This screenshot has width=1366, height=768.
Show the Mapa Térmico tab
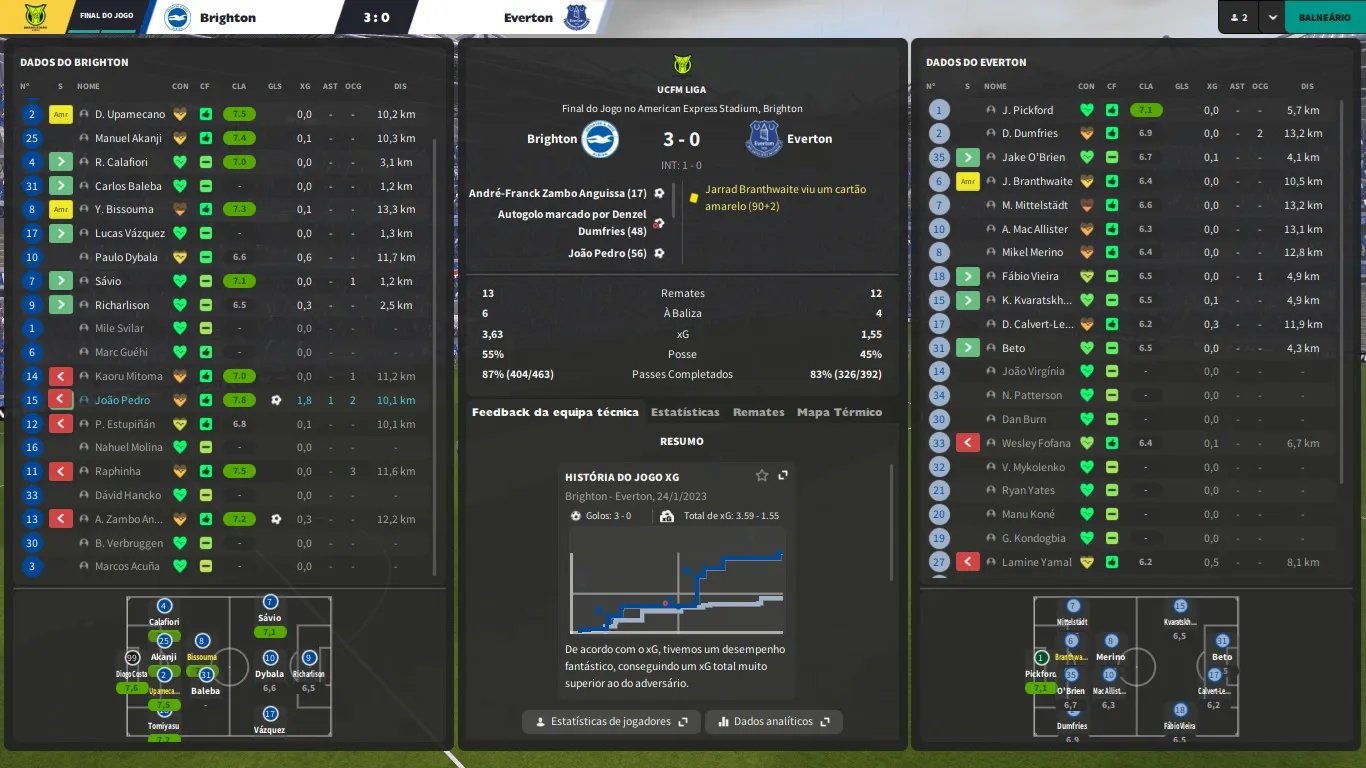[839, 412]
